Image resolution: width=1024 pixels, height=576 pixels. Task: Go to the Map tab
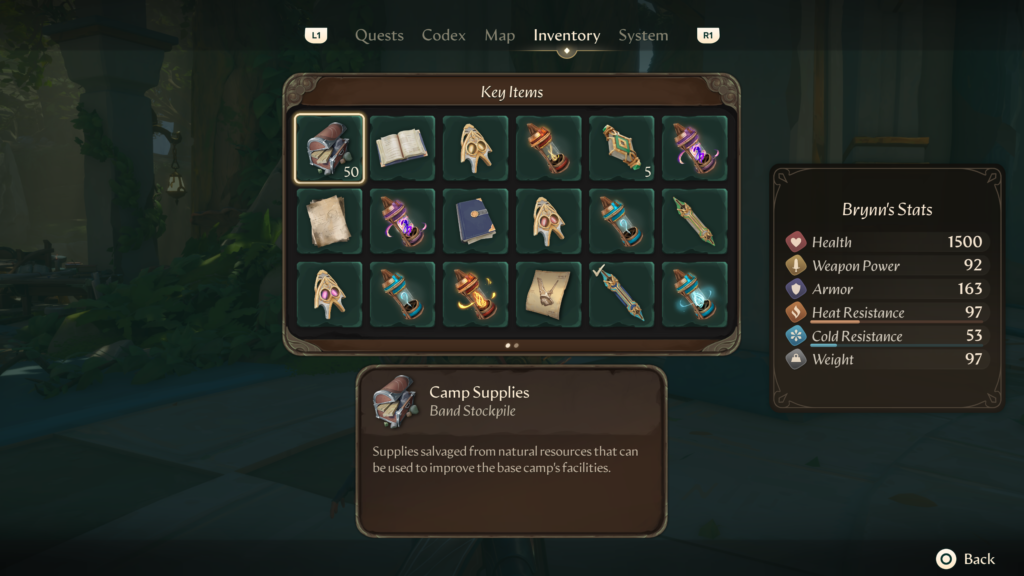[499, 35]
